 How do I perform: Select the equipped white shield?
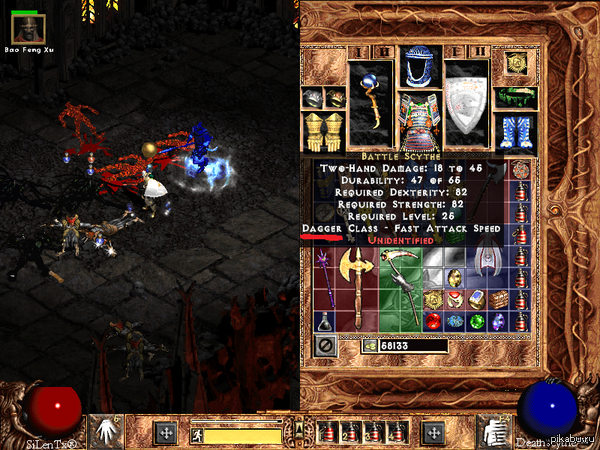pos(467,105)
